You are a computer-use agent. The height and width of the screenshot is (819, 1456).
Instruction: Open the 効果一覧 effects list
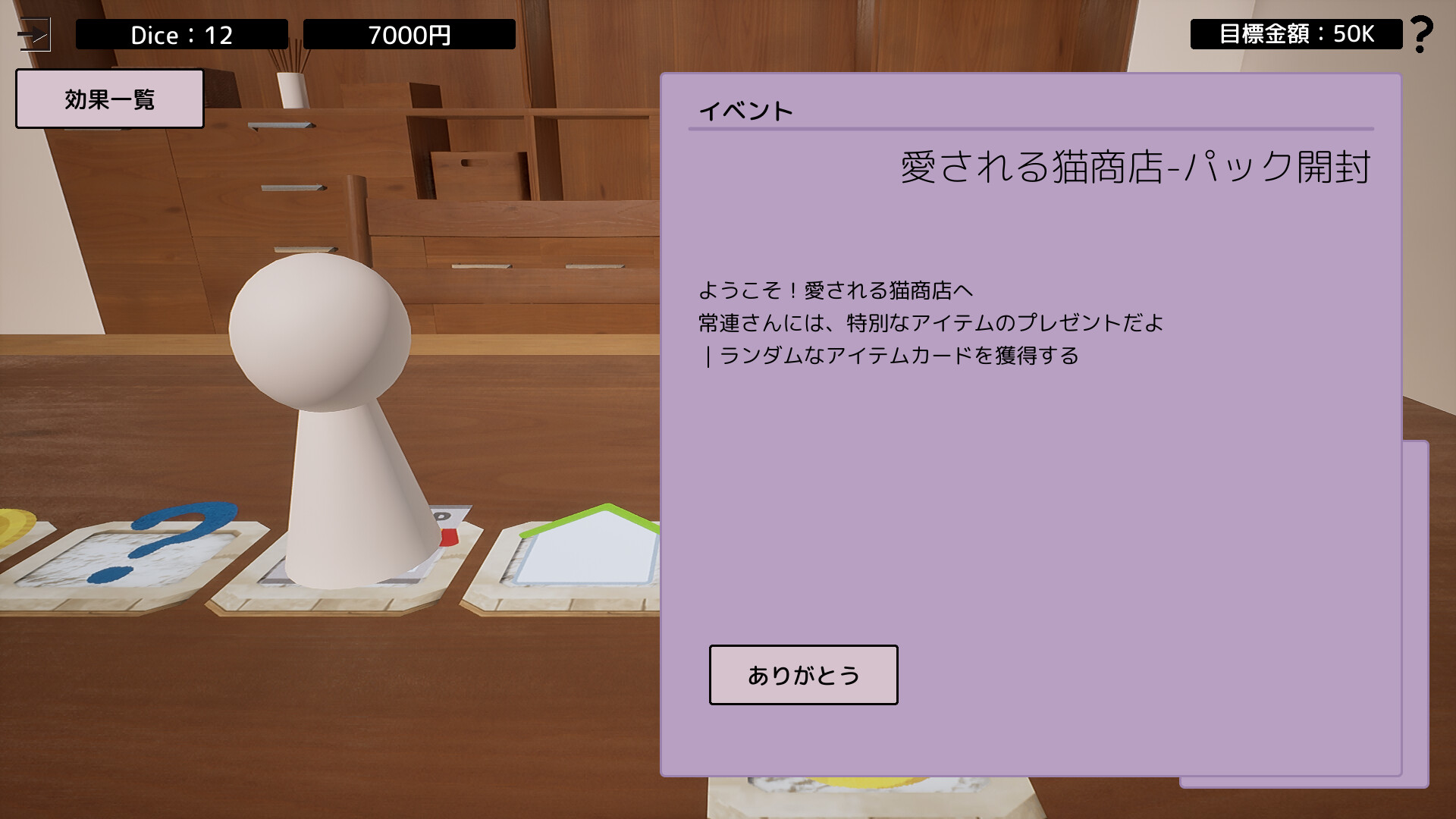click(110, 97)
